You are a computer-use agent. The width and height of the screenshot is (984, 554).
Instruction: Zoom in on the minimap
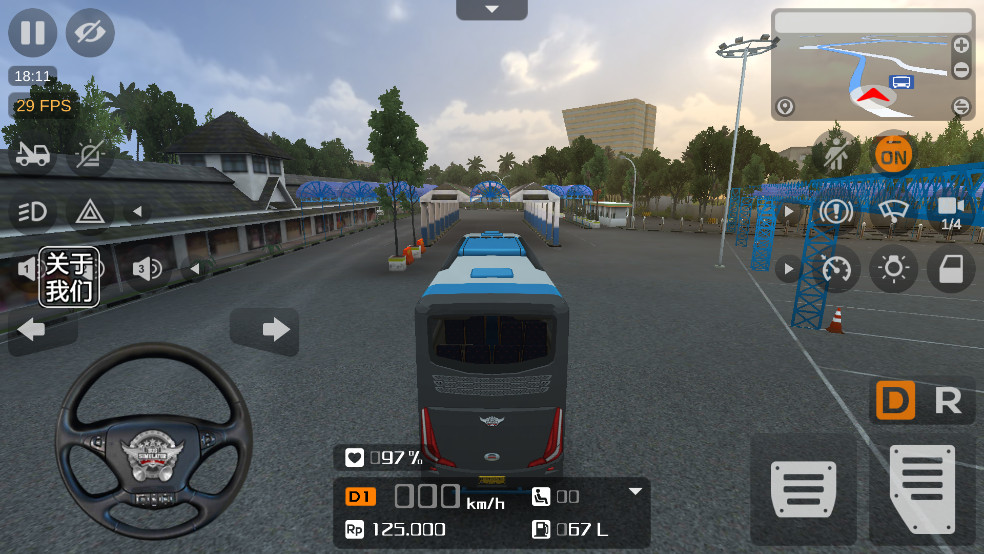tap(961, 45)
